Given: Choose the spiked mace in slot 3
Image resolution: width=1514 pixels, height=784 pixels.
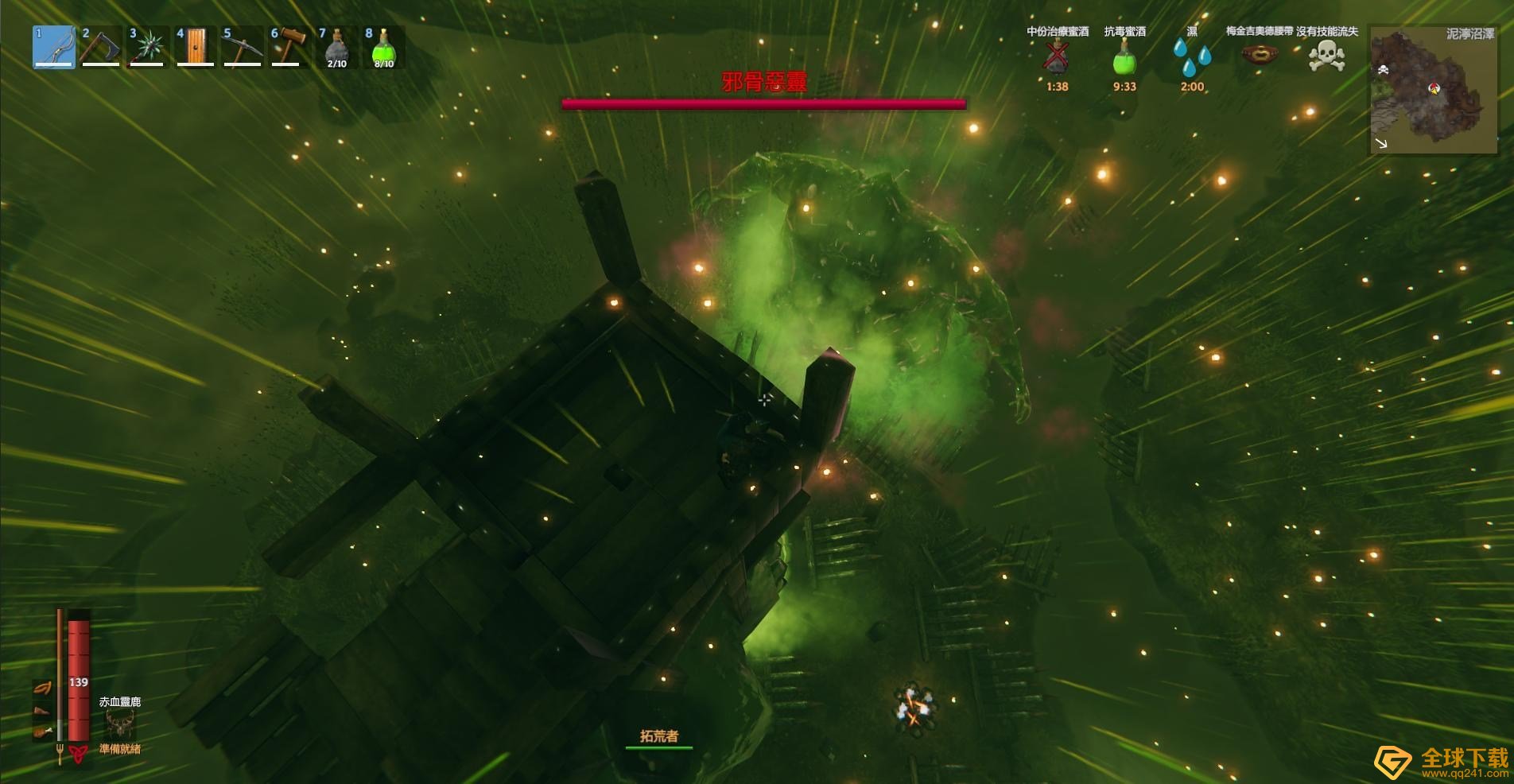Looking at the screenshot, I should point(148,47).
